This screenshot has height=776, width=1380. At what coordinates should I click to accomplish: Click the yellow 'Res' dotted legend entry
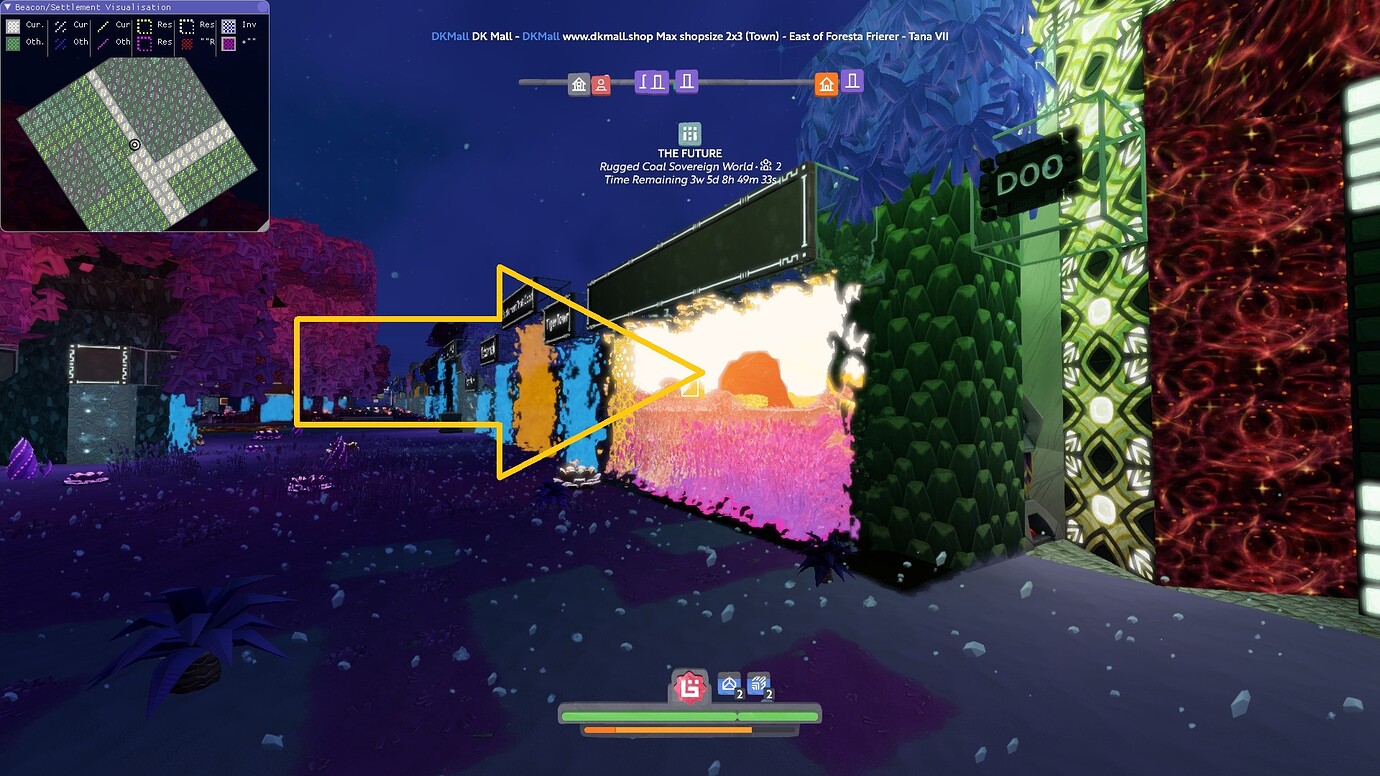point(144,26)
